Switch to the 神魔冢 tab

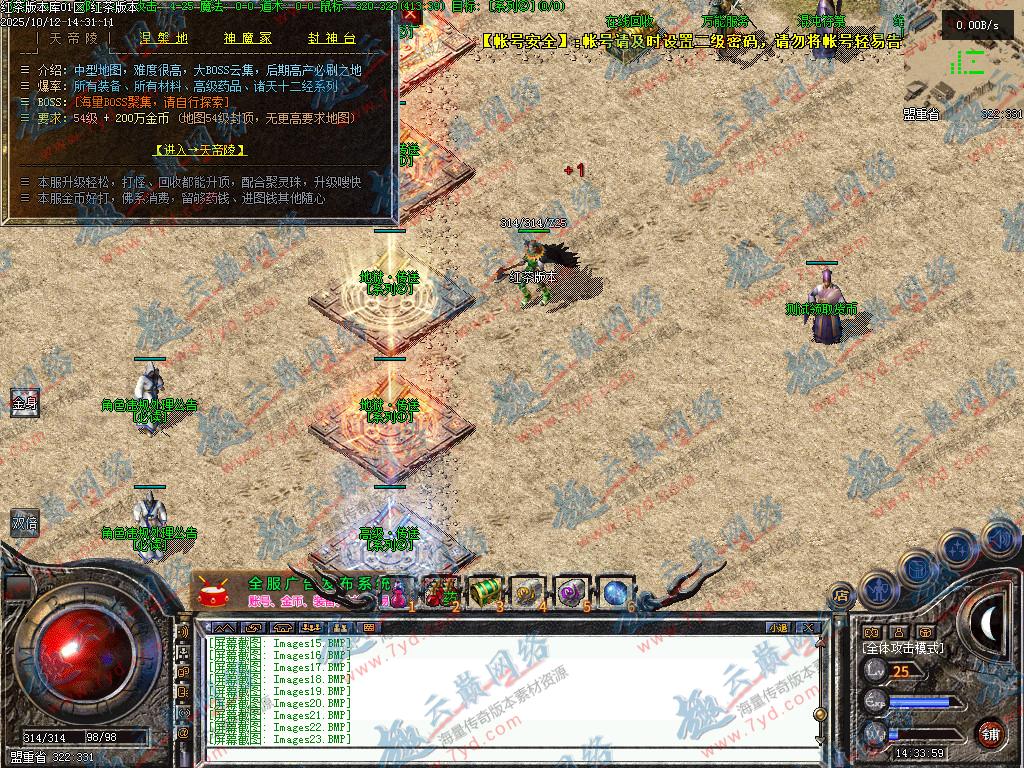click(x=250, y=39)
